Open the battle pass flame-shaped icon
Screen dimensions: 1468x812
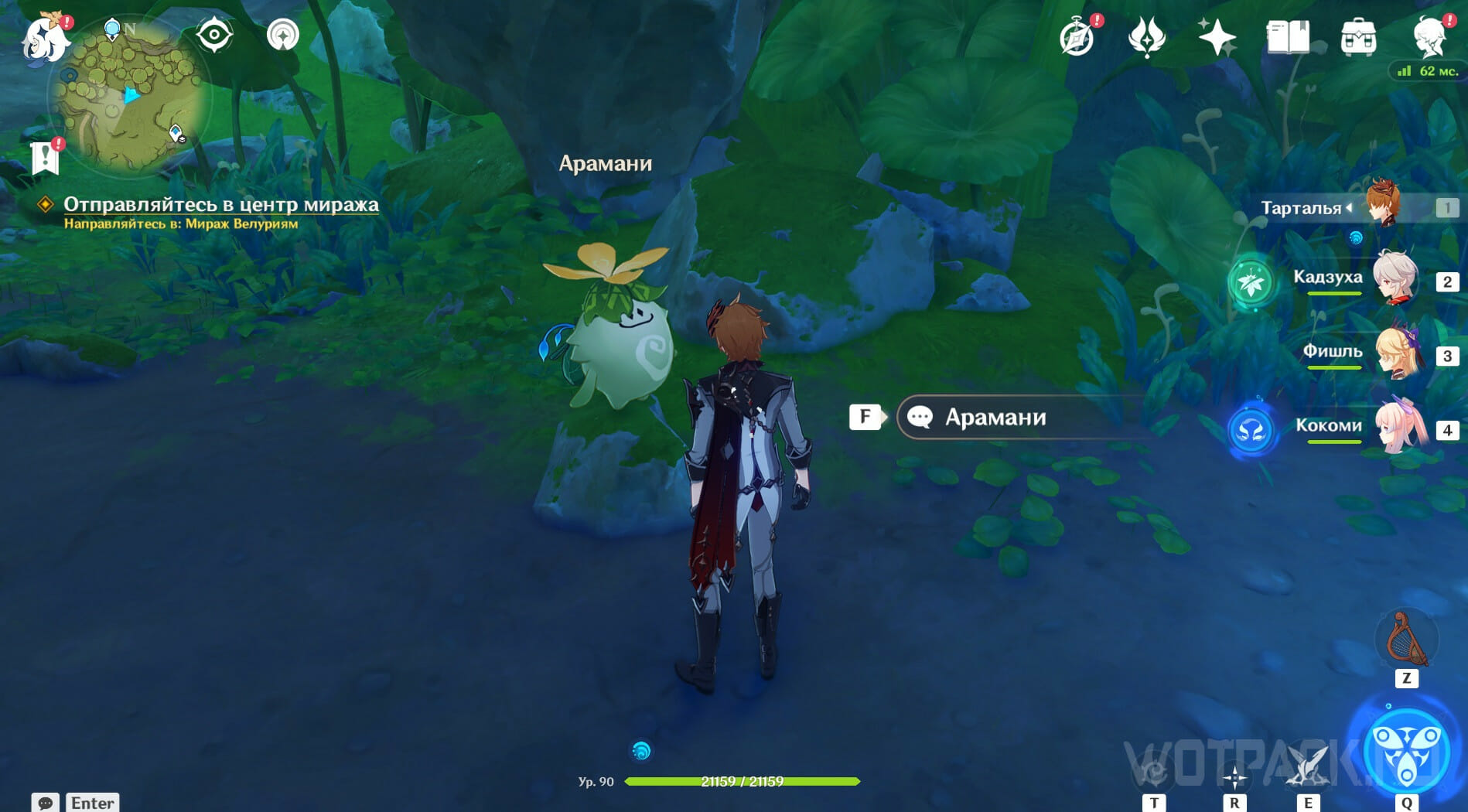click(x=1146, y=37)
